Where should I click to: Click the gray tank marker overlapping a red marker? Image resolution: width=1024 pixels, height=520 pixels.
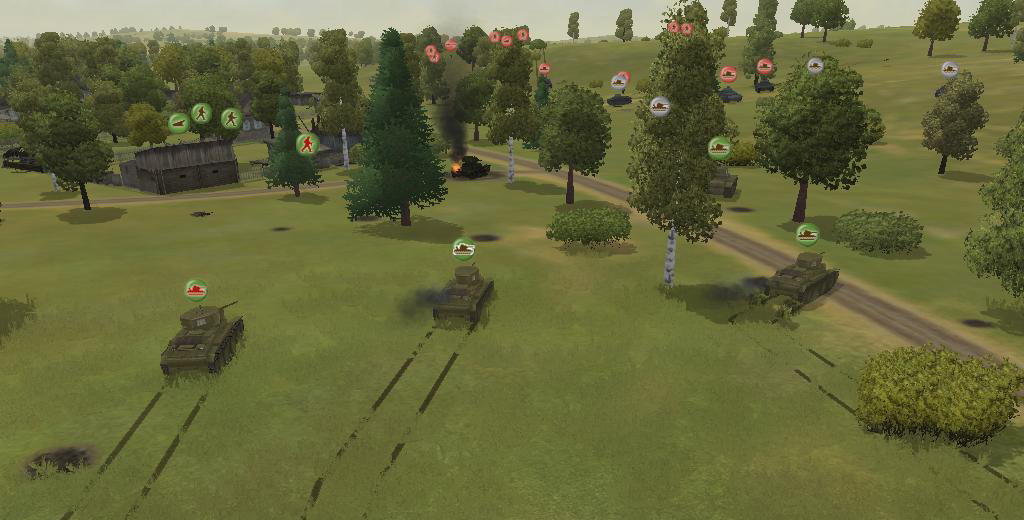pos(619,82)
